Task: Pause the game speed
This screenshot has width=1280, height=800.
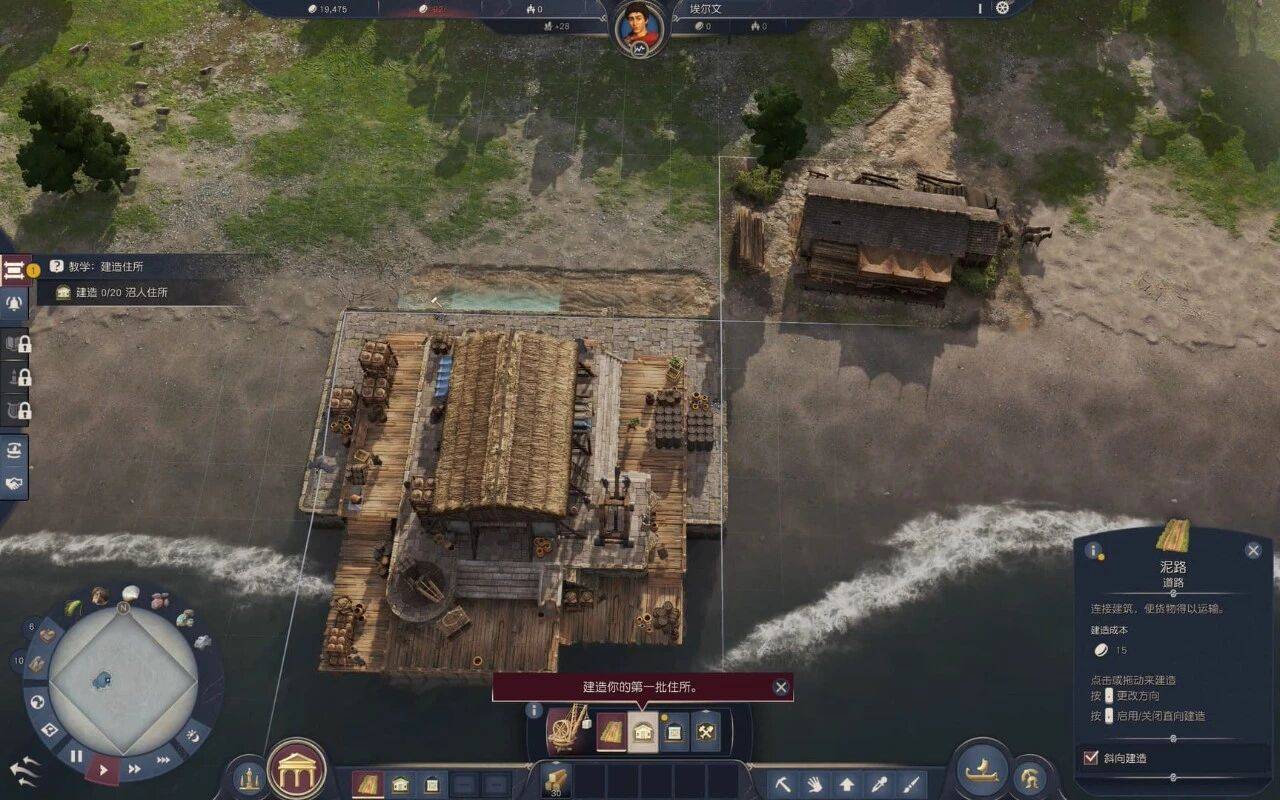Action: coord(76,756)
